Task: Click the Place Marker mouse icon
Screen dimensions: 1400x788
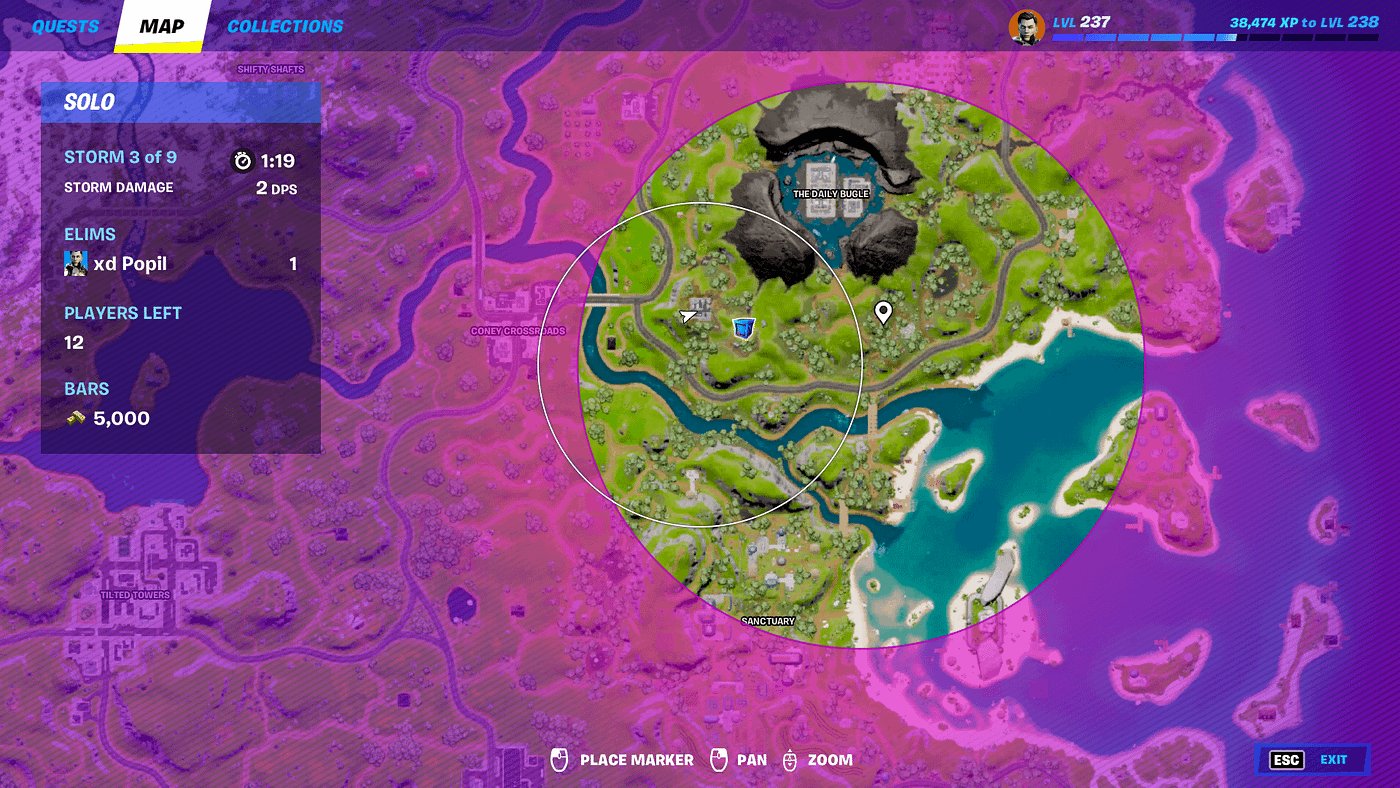Action: (557, 760)
